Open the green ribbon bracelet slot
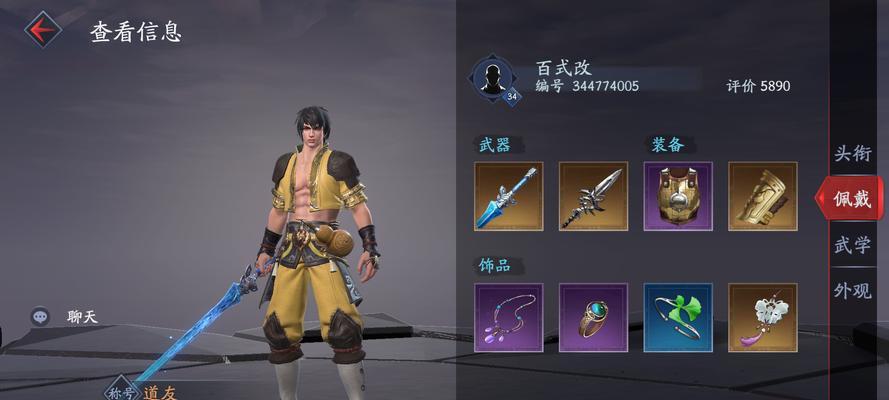Viewport: 889px width, 400px height. click(678, 318)
